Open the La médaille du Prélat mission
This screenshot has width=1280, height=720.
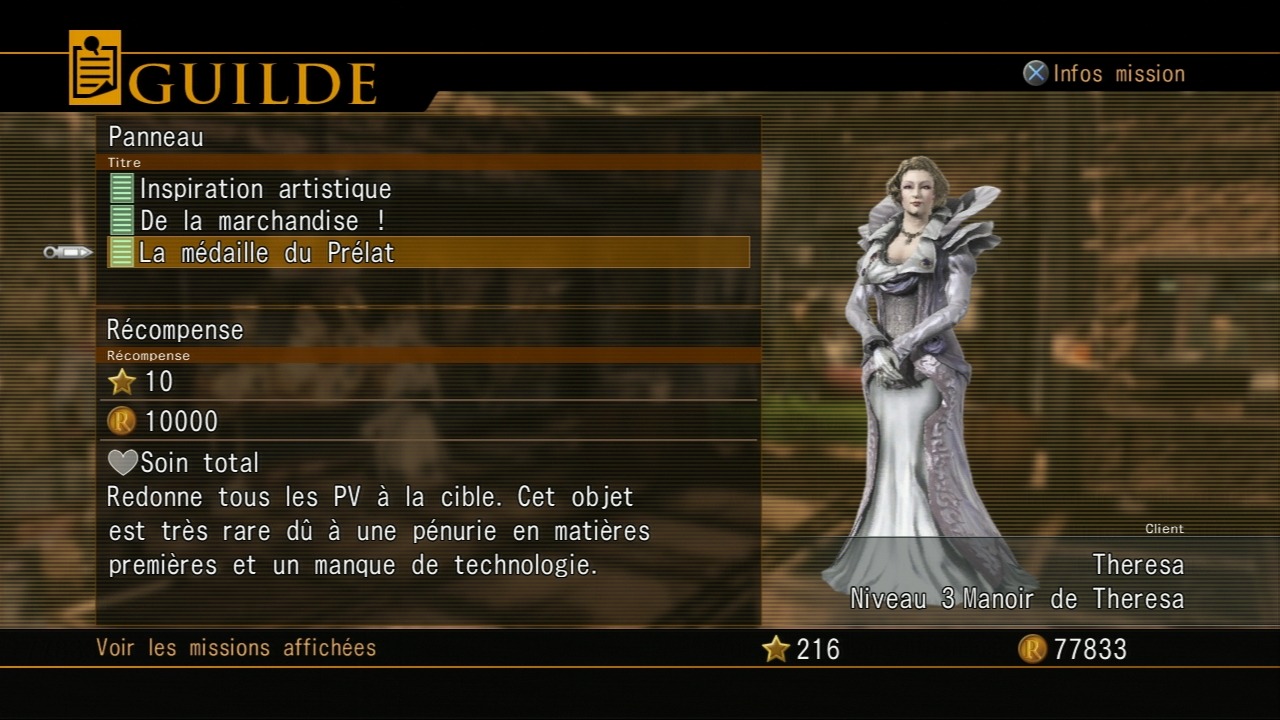click(x=267, y=253)
